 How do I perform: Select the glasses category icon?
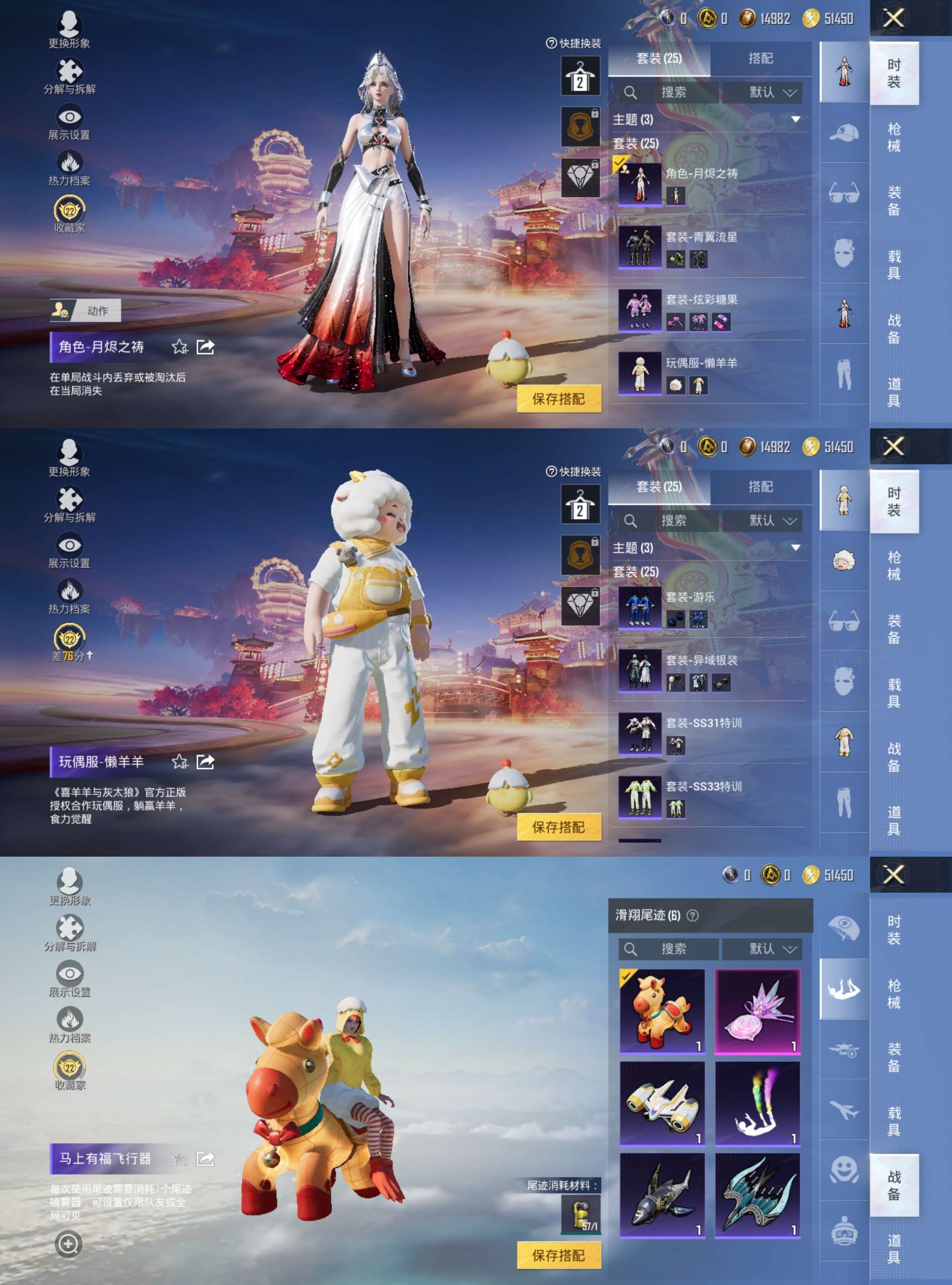pos(843,191)
